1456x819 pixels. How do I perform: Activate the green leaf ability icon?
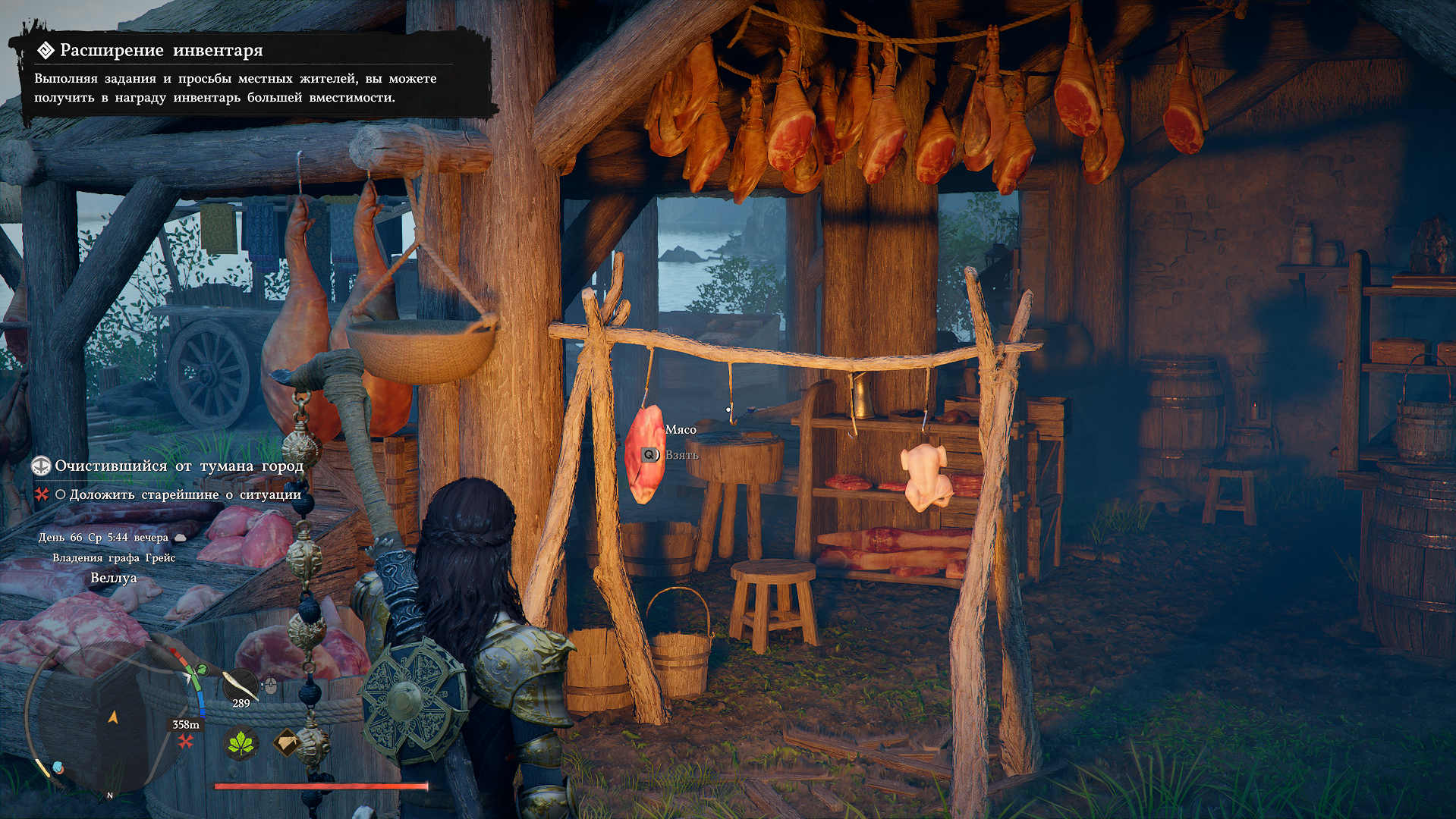click(243, 743)
